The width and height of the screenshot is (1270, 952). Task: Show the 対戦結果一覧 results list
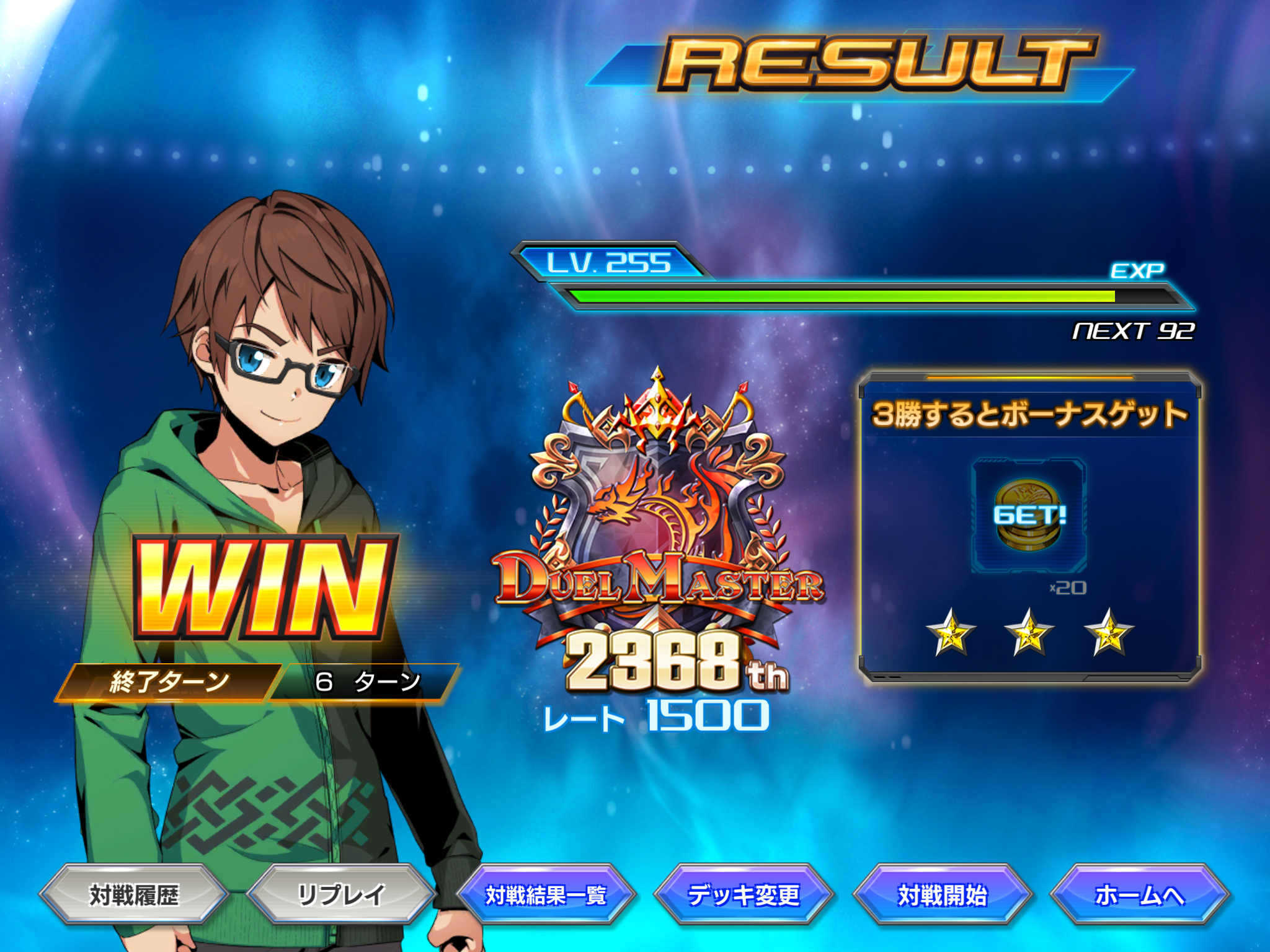[x=546, y=895]
